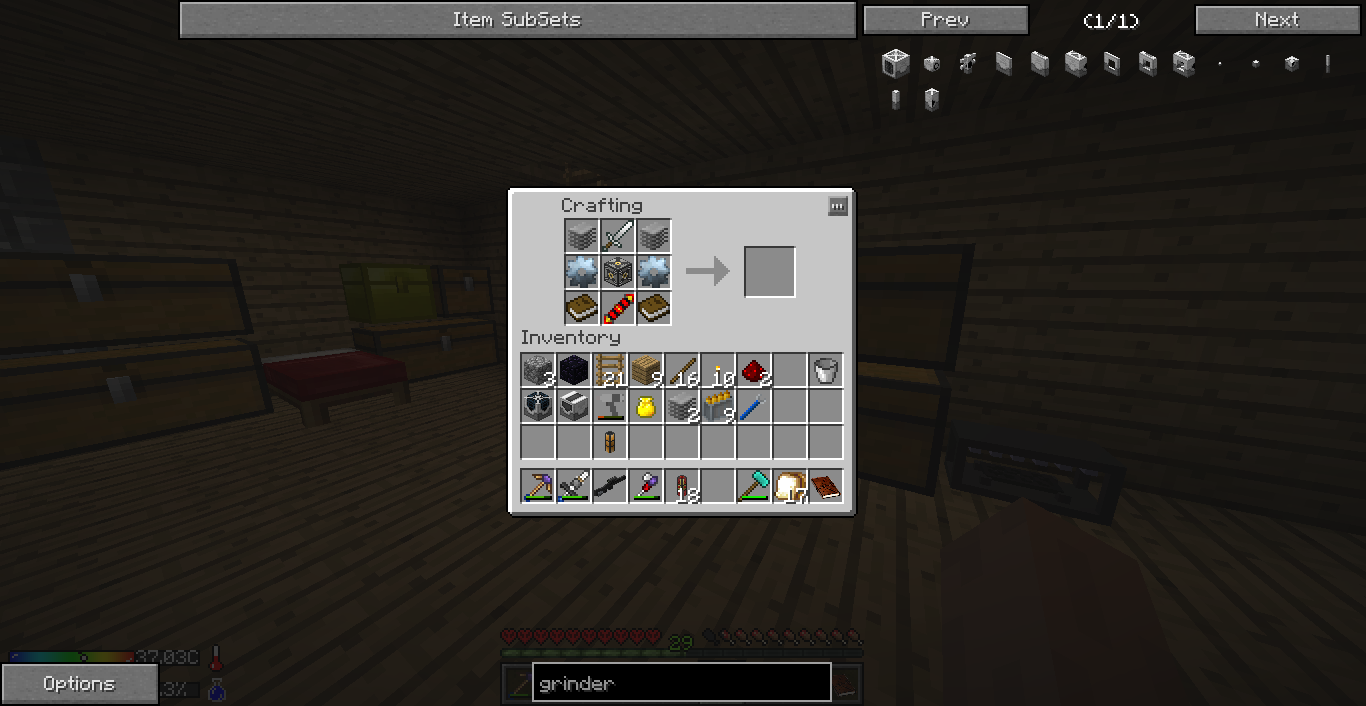Go to the Next item page
The width and height of the screenshot is (1366, 706).
click(1277, 20)
